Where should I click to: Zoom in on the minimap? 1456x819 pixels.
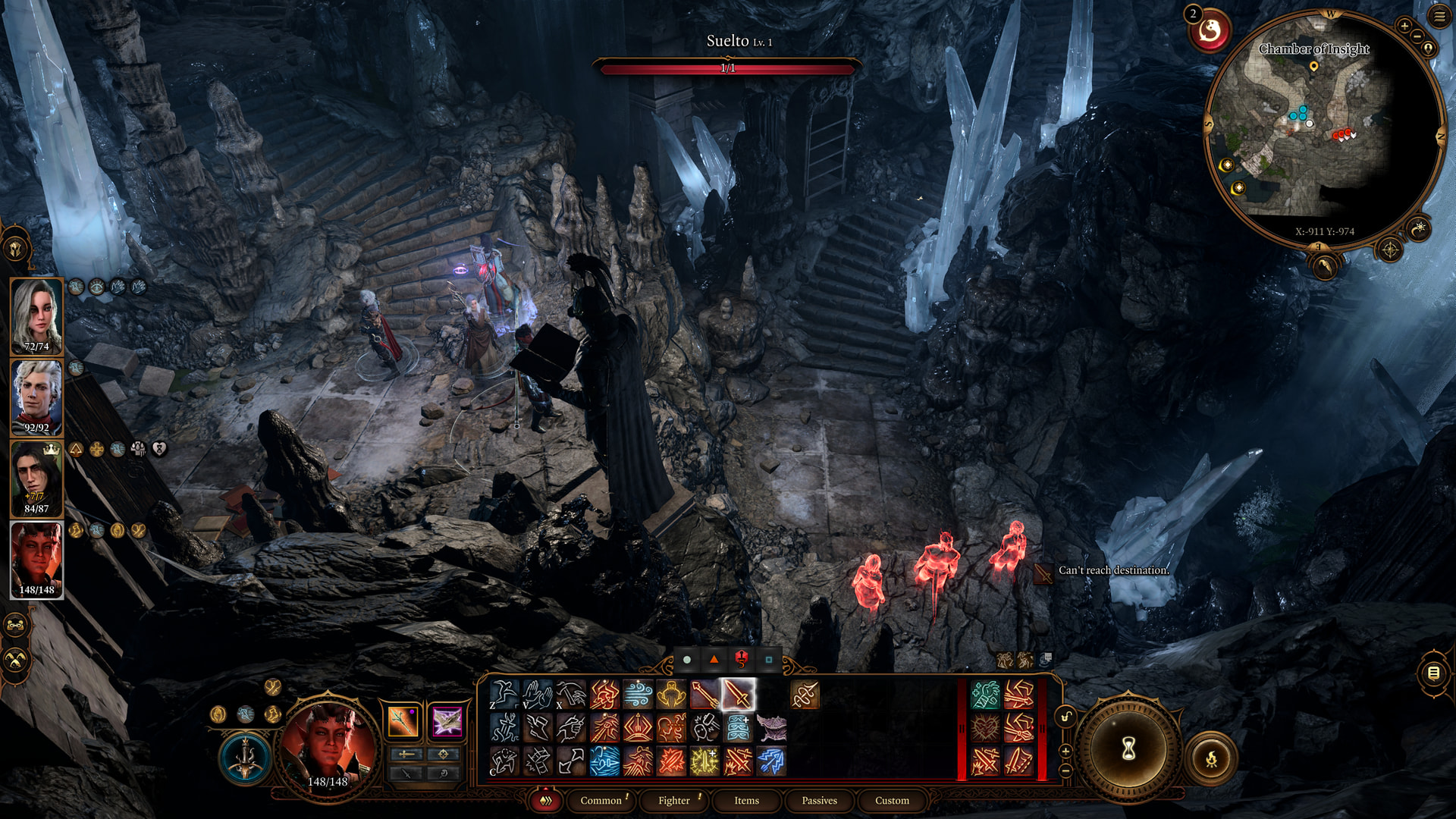click(x=1404, y=26)
